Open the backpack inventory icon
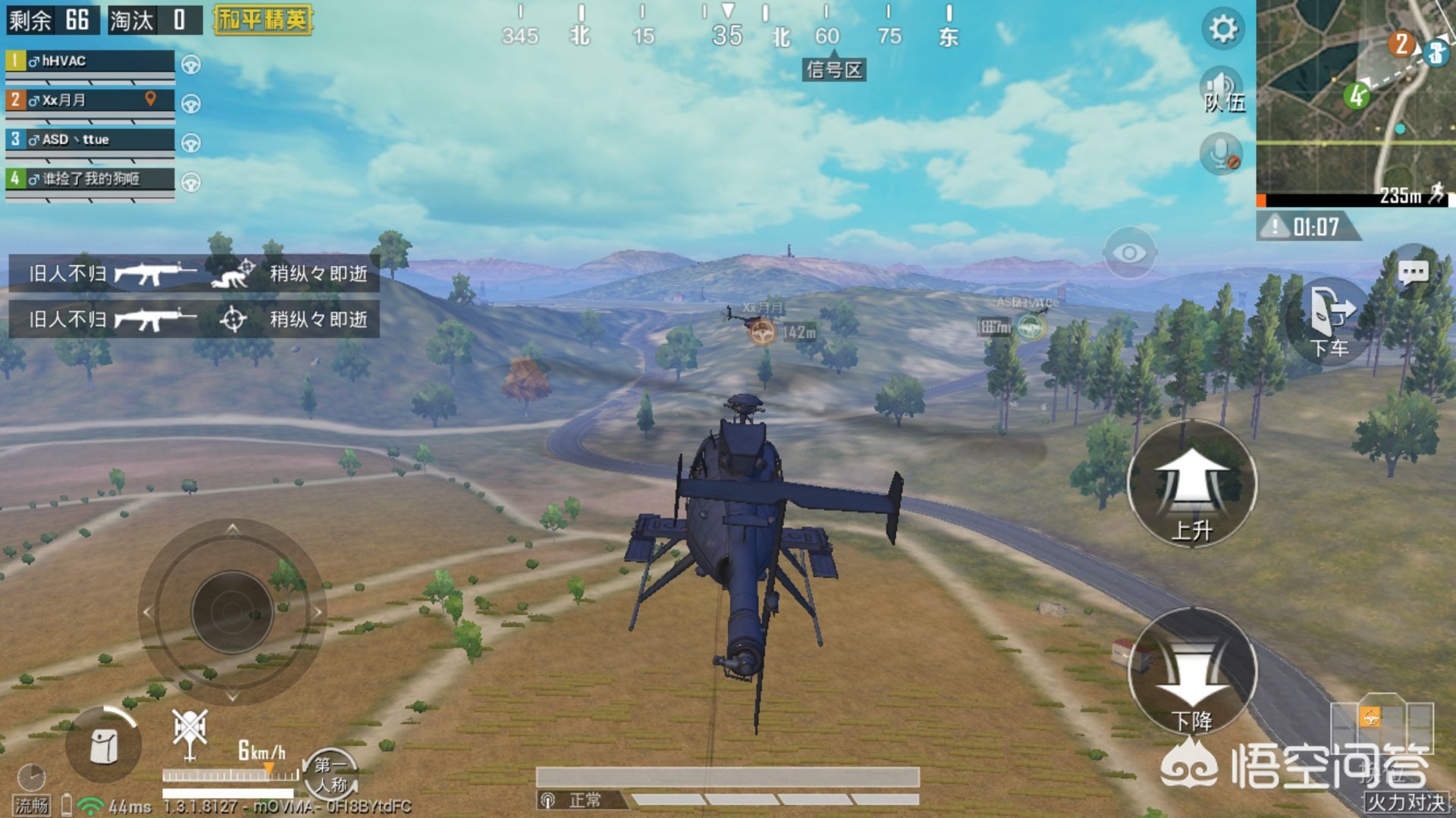 [103, 746]
